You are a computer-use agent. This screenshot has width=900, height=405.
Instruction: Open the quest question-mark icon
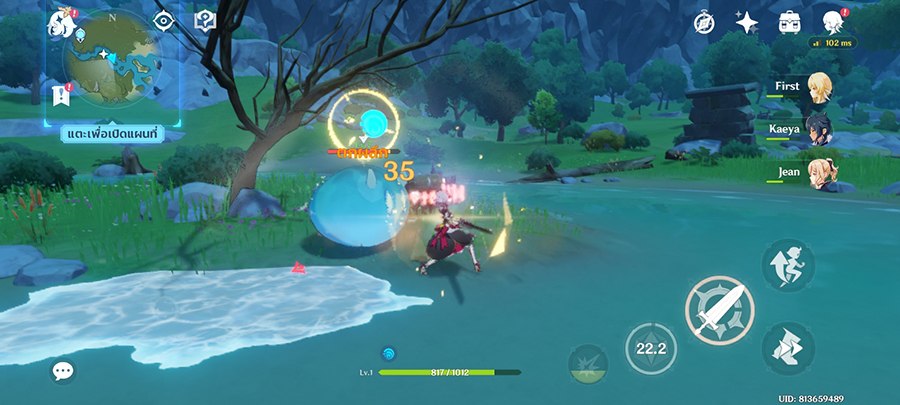coord(205,20)
